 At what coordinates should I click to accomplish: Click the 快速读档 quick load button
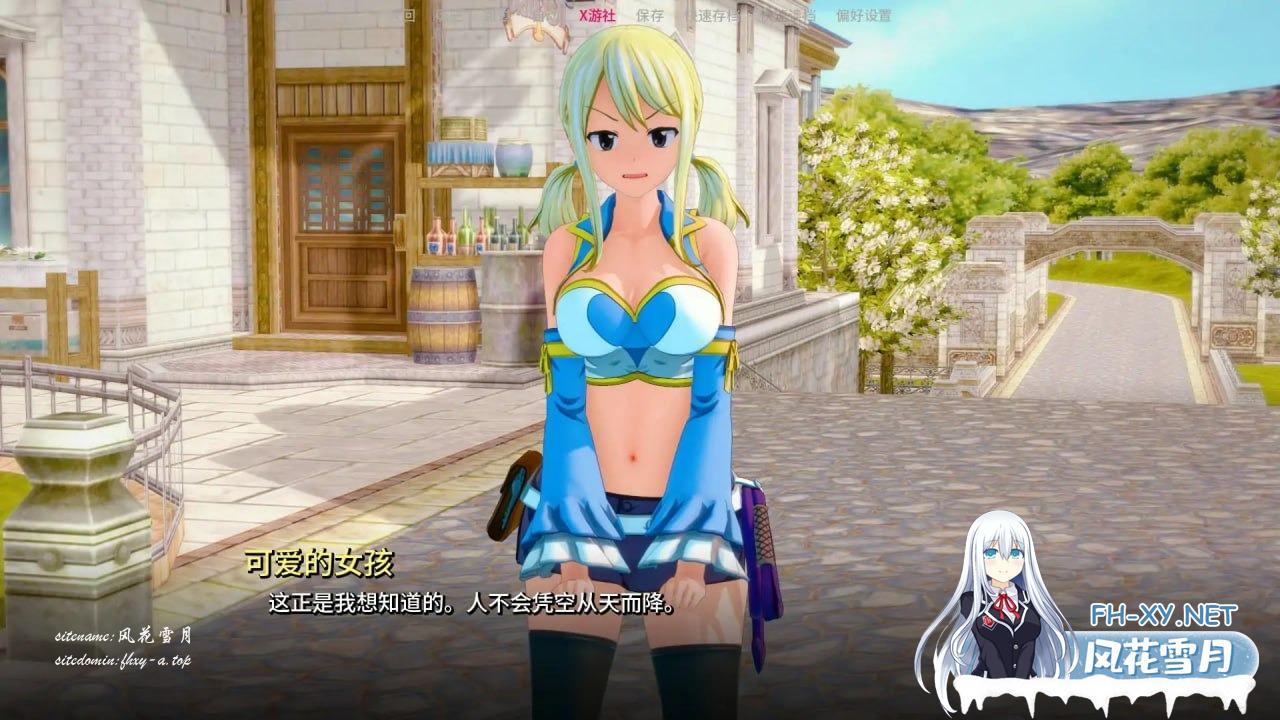point(787,16)
